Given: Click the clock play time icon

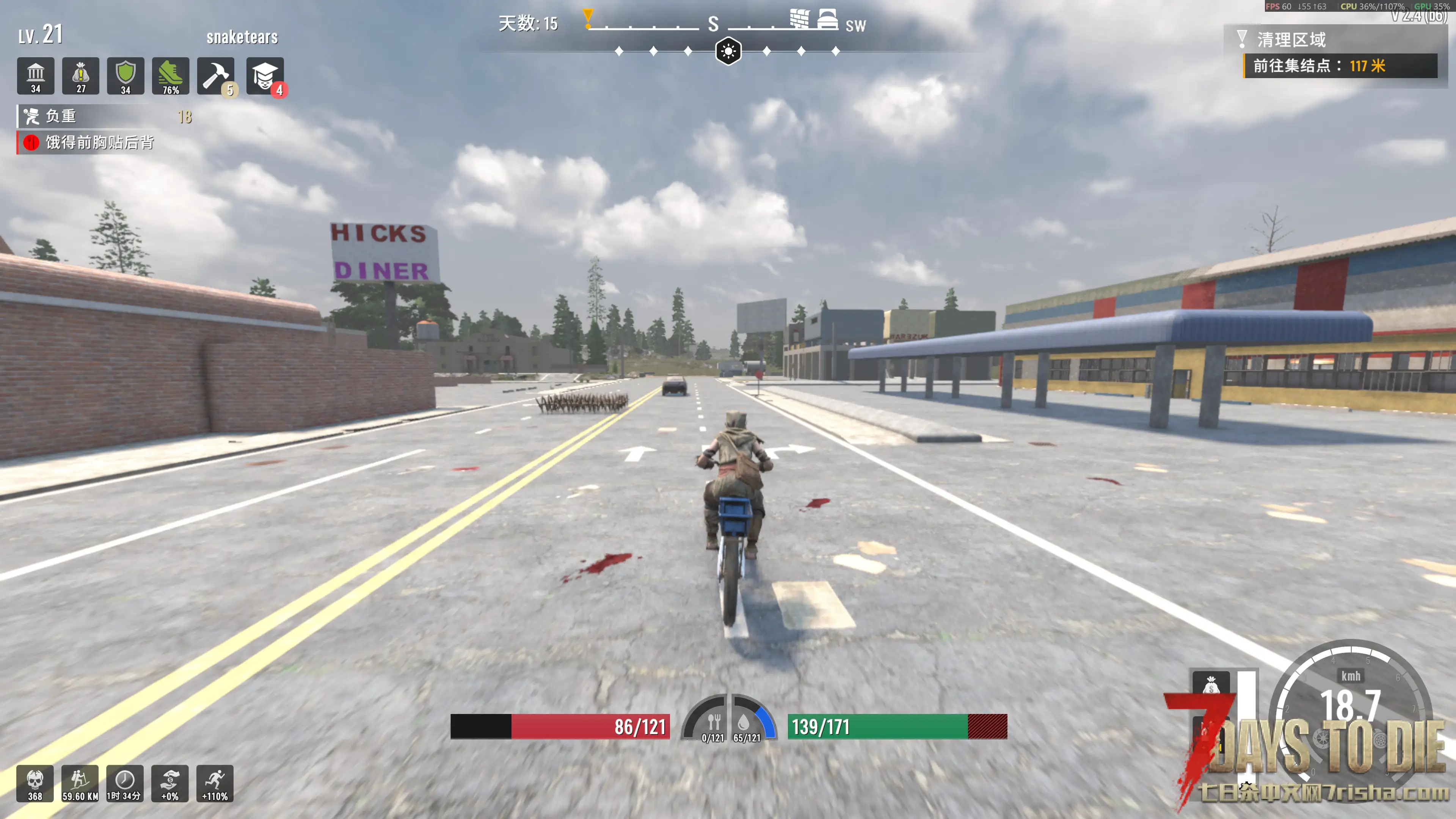Looking at the screenshot, I should [x=125, y=783].
